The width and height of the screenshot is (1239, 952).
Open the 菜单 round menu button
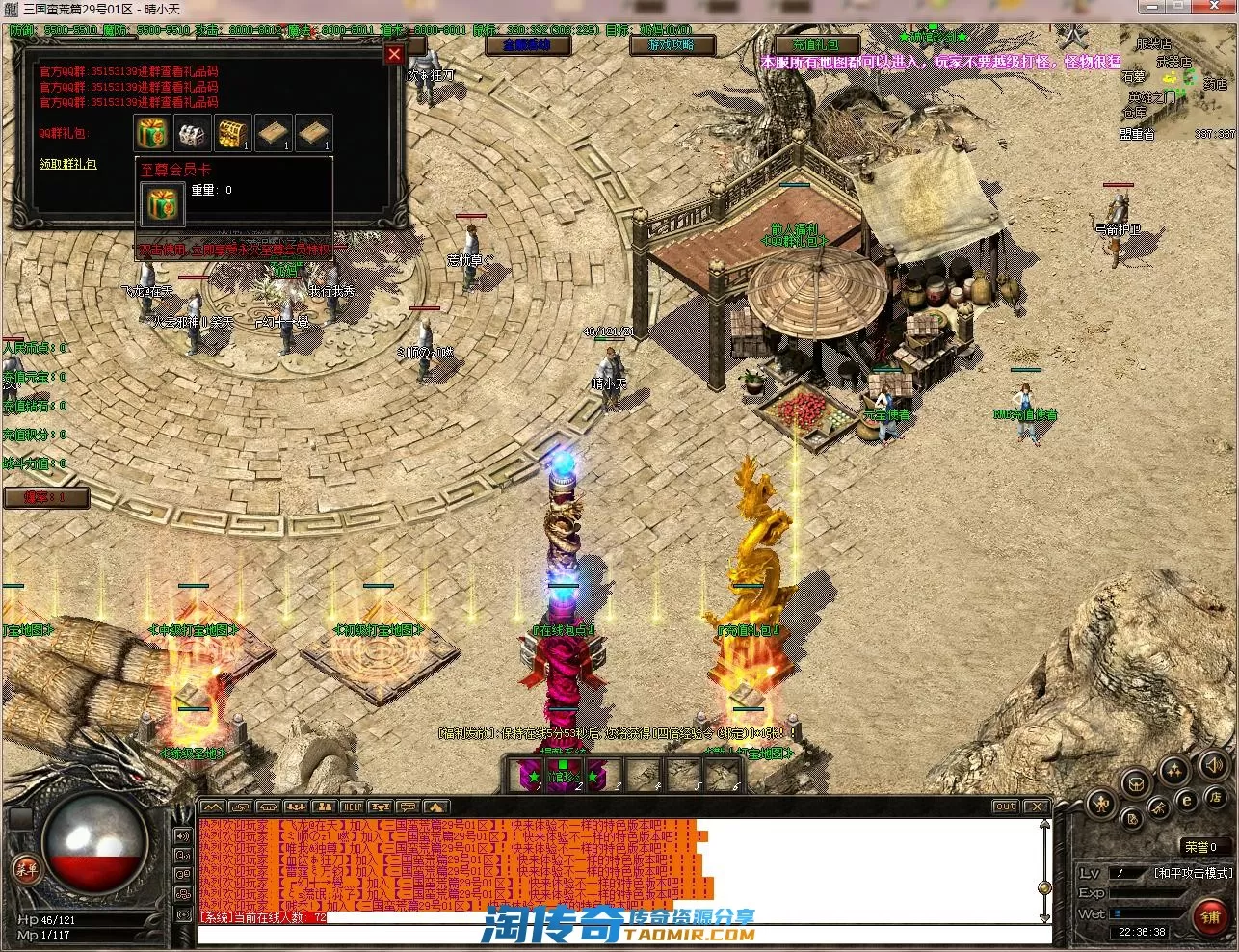pos(26,869)
